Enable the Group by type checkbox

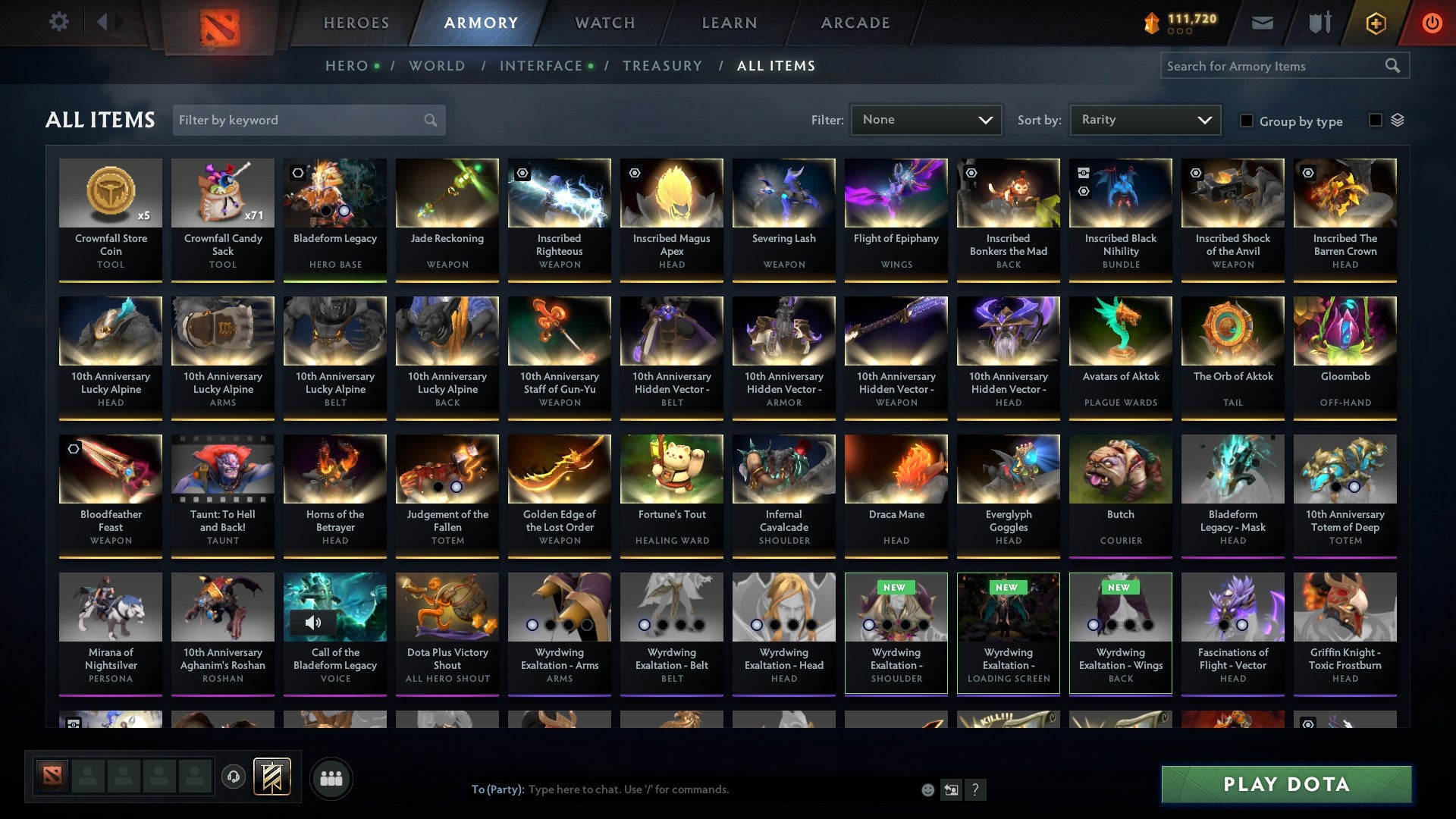[1247, 121]
